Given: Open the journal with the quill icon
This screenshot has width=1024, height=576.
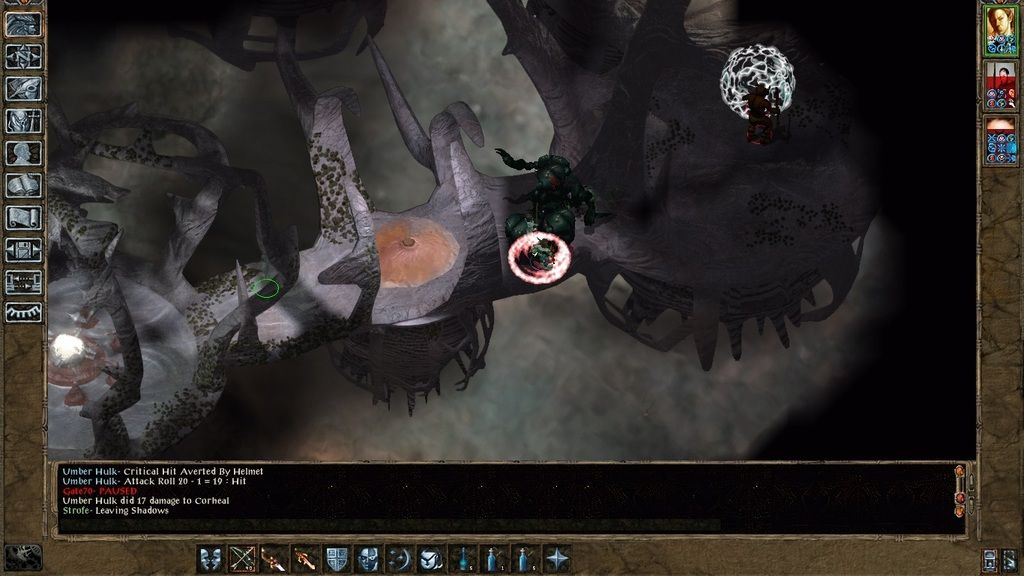Looking at the screenshot, I should coord(23,89).
